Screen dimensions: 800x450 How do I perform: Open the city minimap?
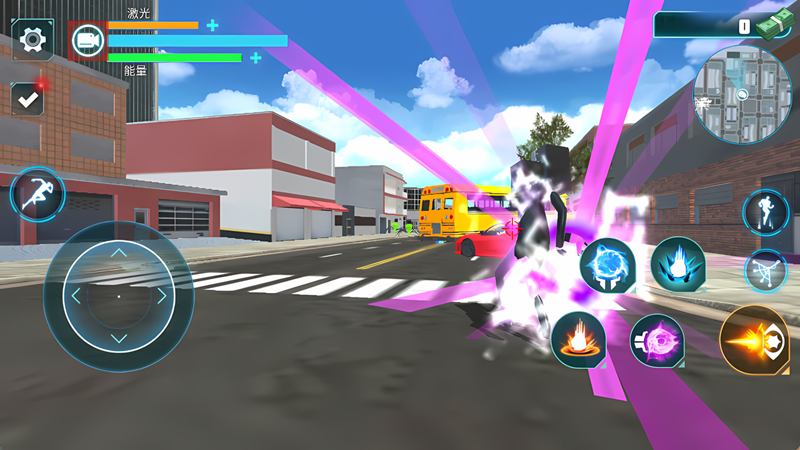[x=742, y=95]
